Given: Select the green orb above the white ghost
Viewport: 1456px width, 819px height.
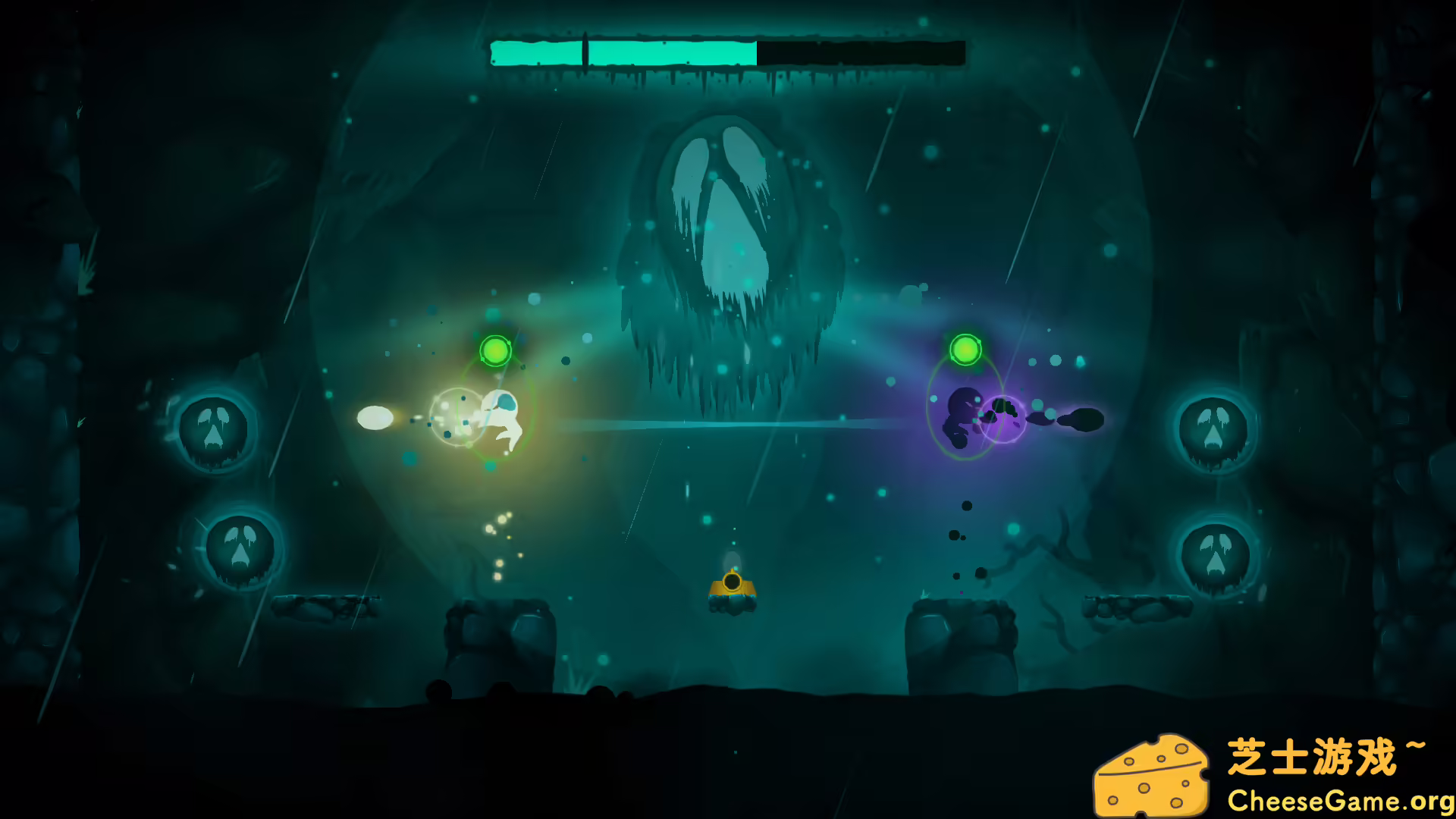Looking at the screenshot, I should tap(497, 351).
